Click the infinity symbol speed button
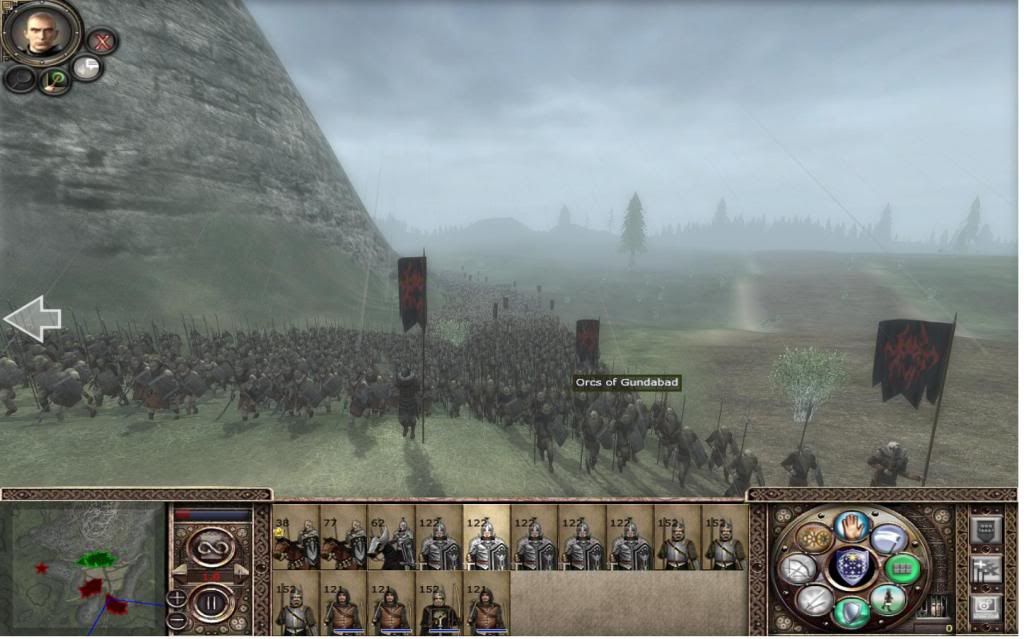1024x639 pixels. tap(212, 547)
